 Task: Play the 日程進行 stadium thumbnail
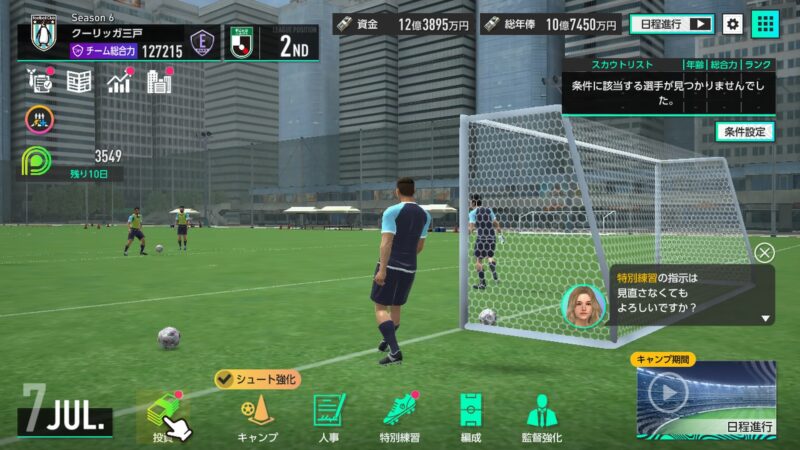click(668, 391)
